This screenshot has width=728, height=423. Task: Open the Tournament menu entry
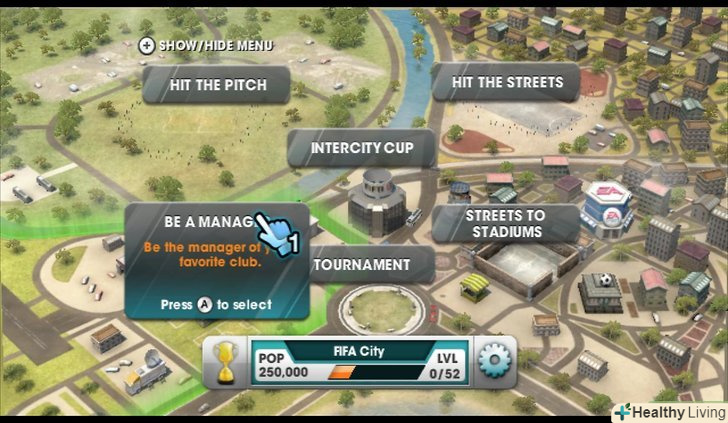point(362,265)
